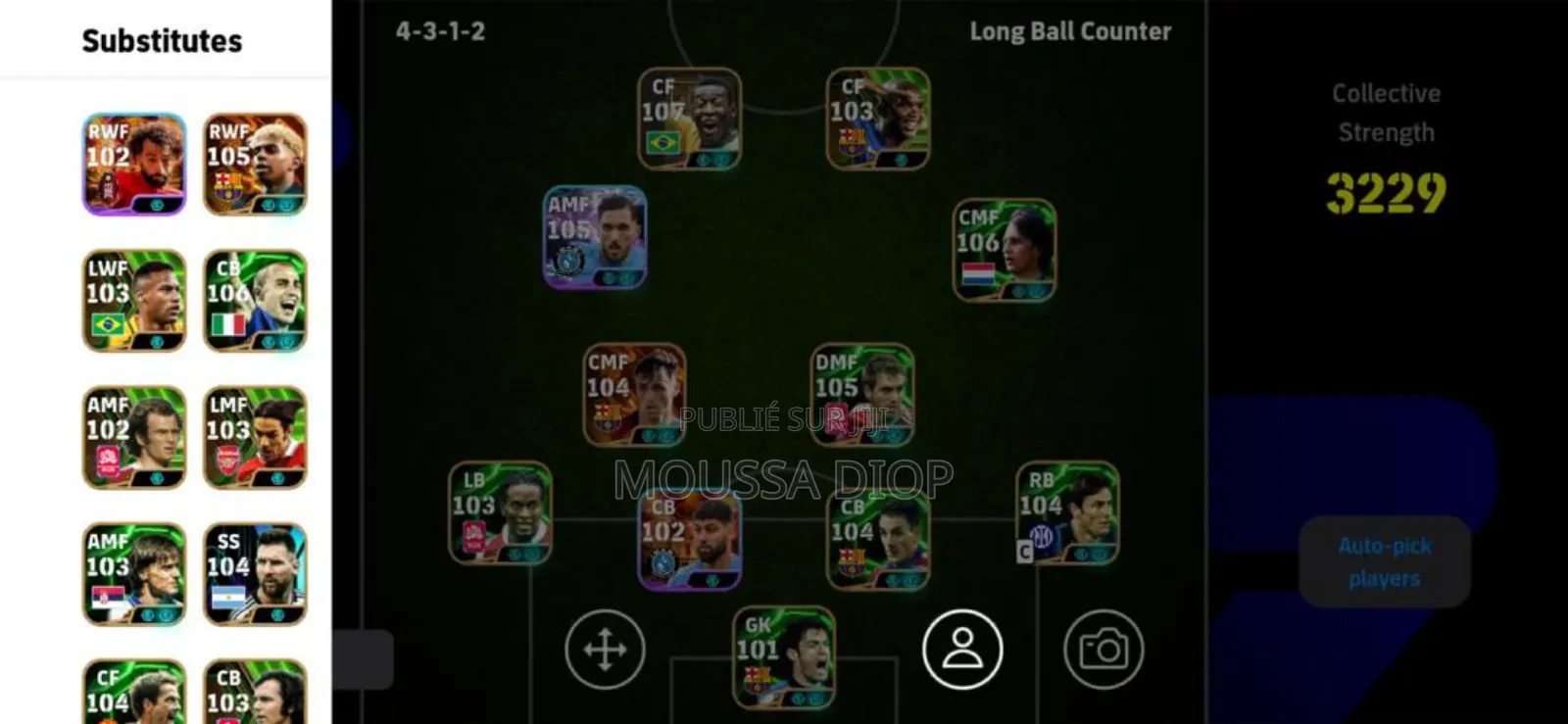Choose the CF 103 striker card
Screen dimensions: 1568x724
coord(877,119)
